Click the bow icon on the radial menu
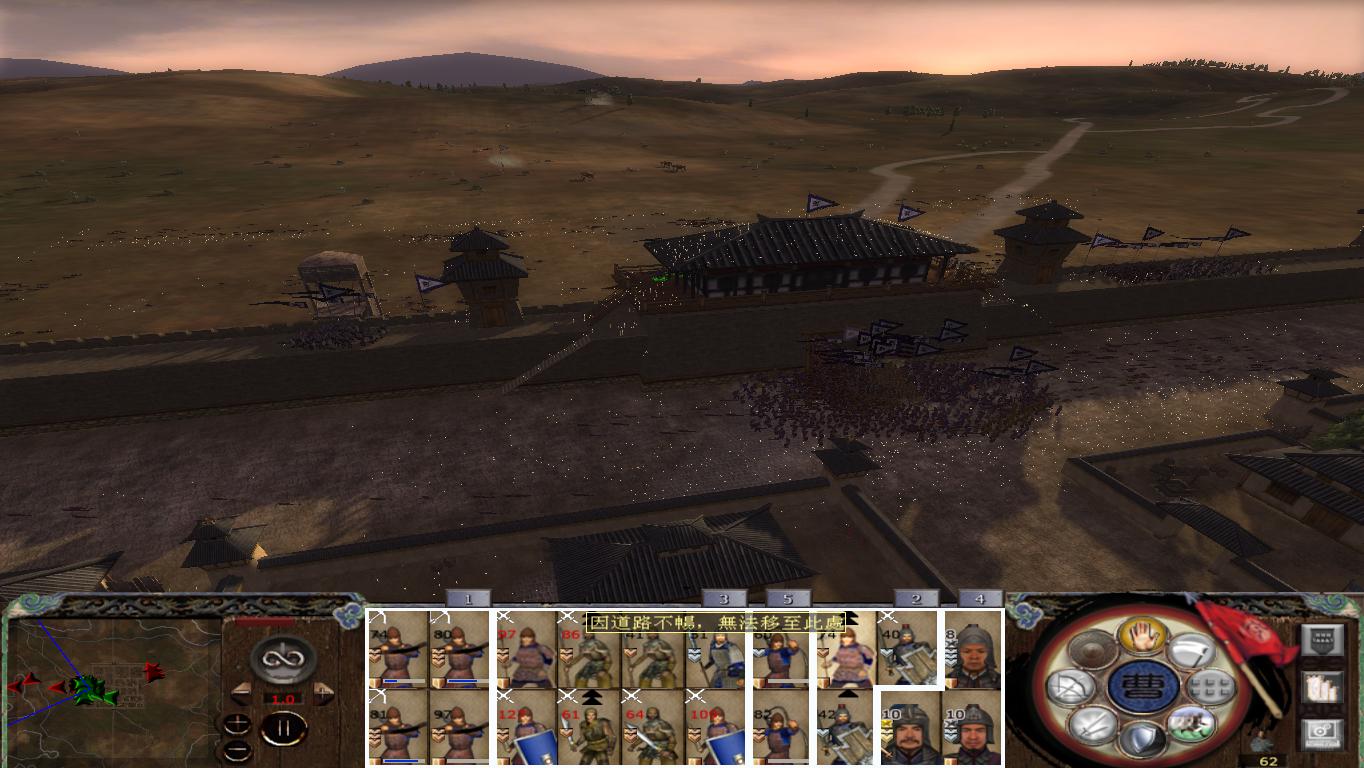 pyautogui.click(x=1070, y=686)
